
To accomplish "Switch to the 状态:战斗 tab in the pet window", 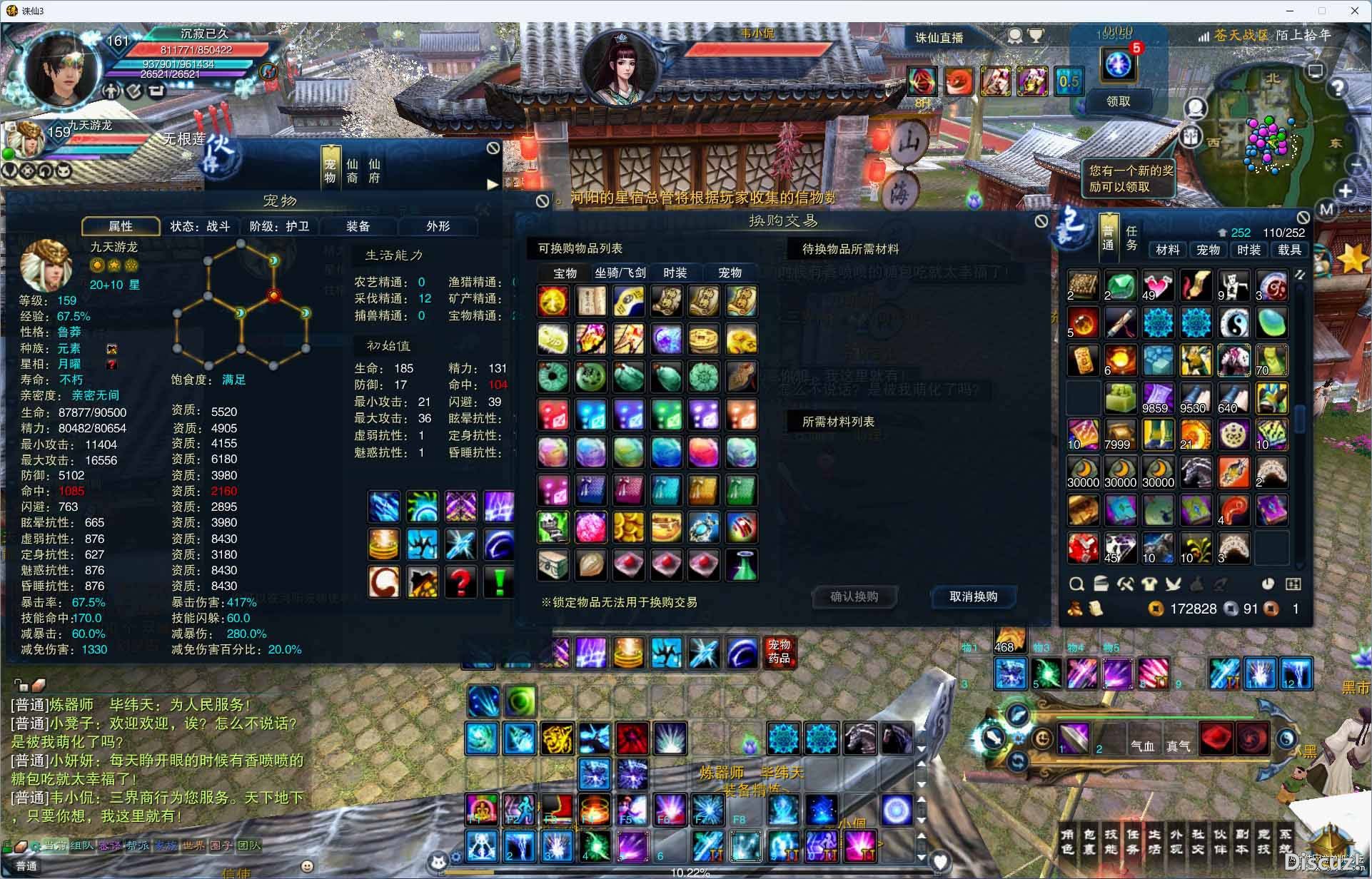I will click(201, 226).
